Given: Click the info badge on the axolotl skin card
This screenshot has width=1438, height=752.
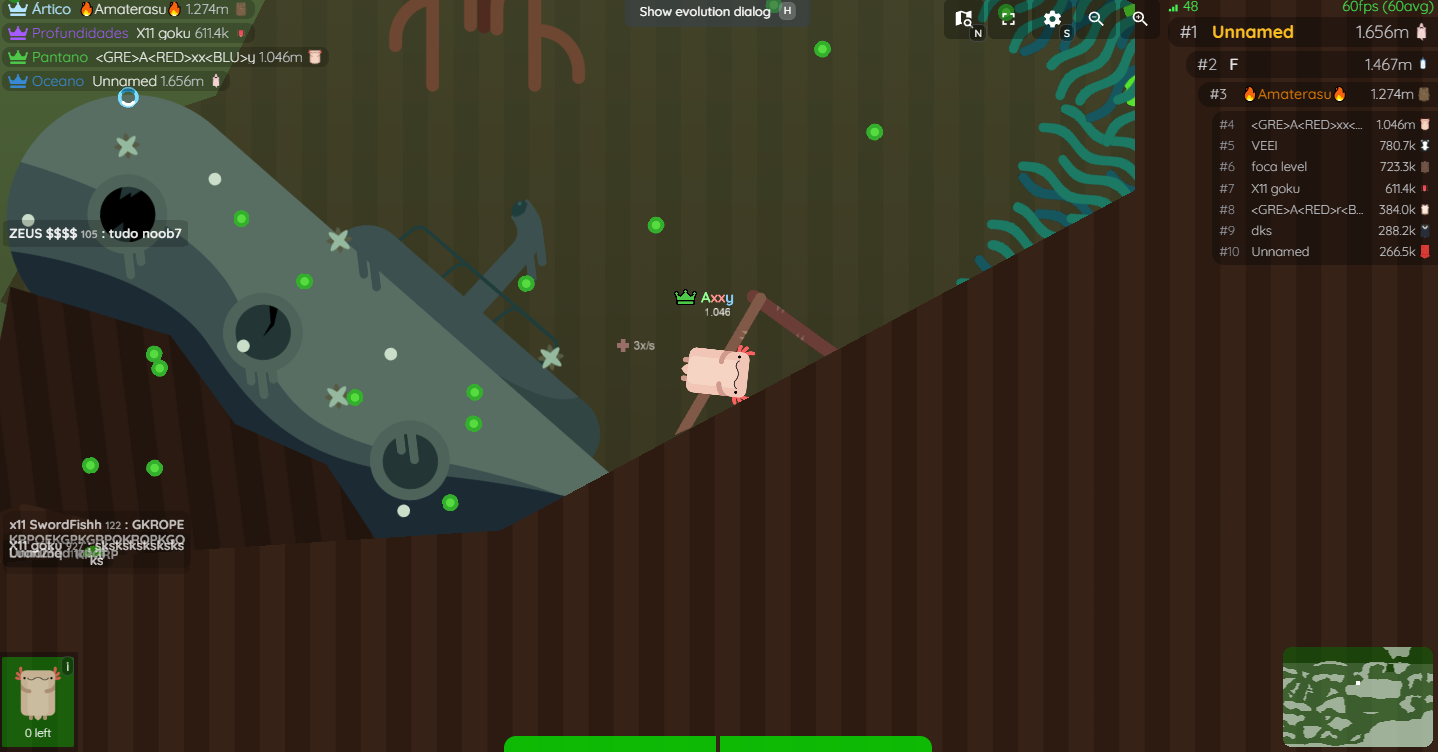Looking at the screenshot, I should pyautogui.click(x=67, y=665).
